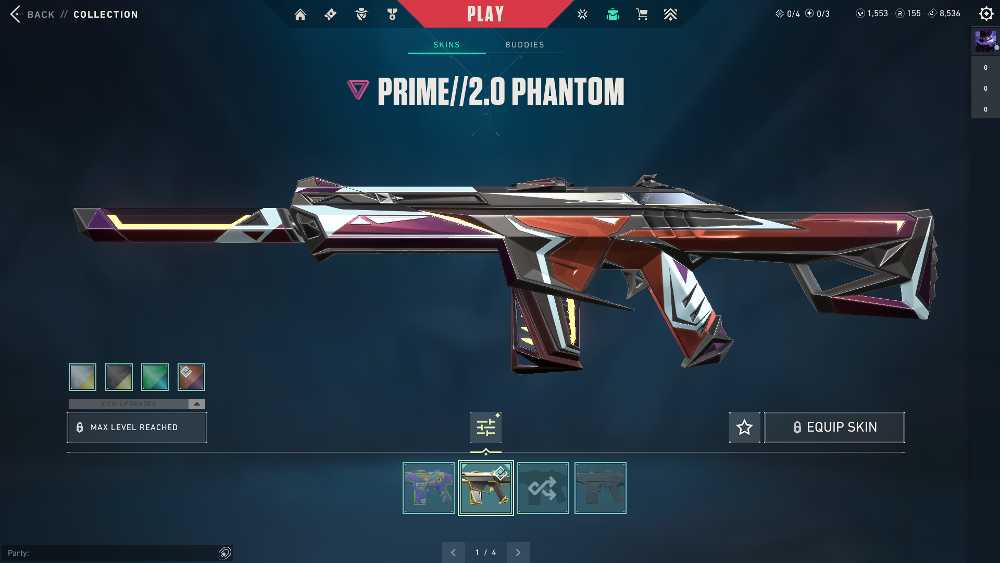The width and height of the screenshot is (1000, 563).
Task: Click the red PLAY button
Action: tap(485, 14)
